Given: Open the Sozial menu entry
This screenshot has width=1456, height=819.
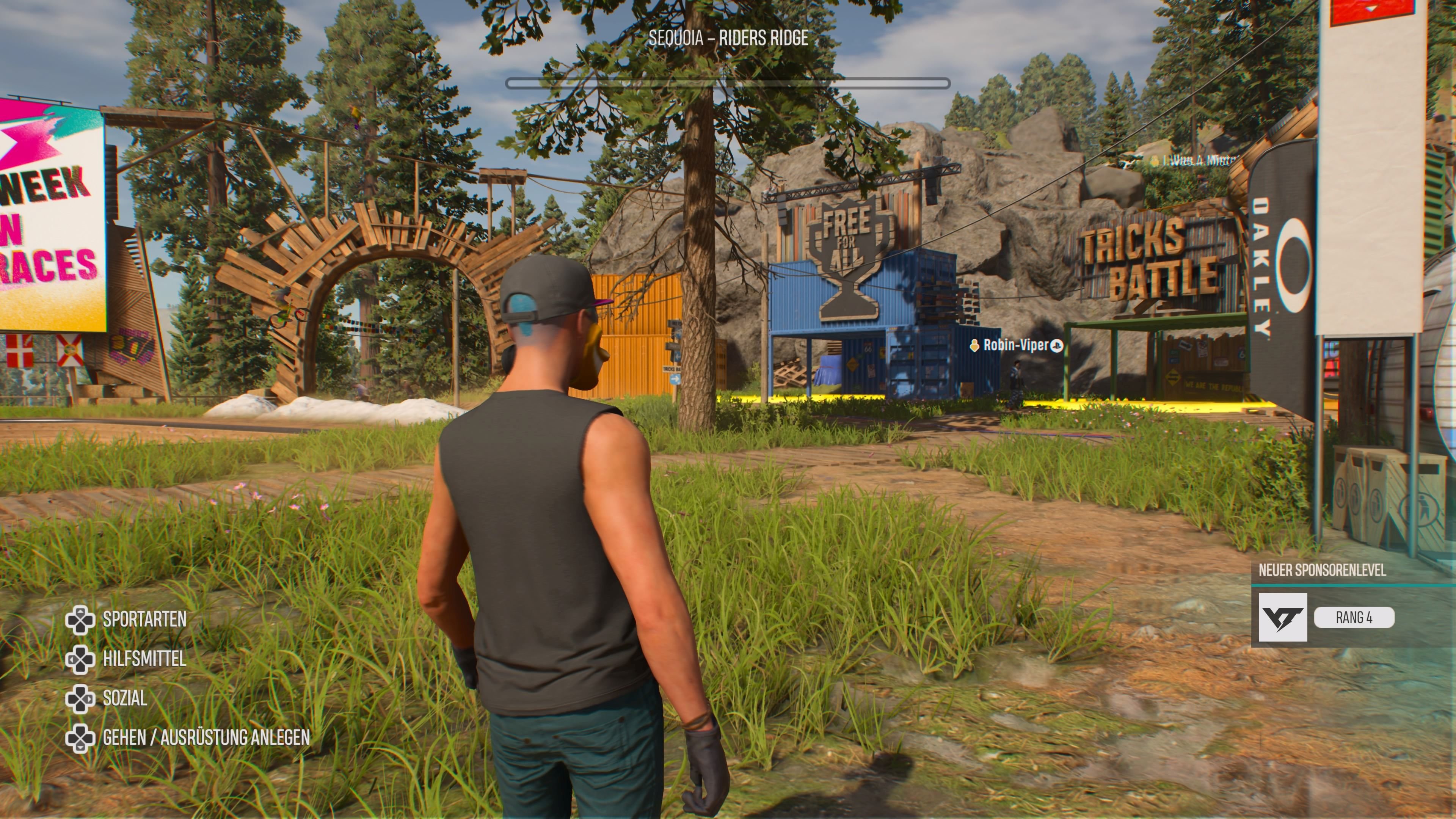Looking at the screenshot, I should point(124,698).
